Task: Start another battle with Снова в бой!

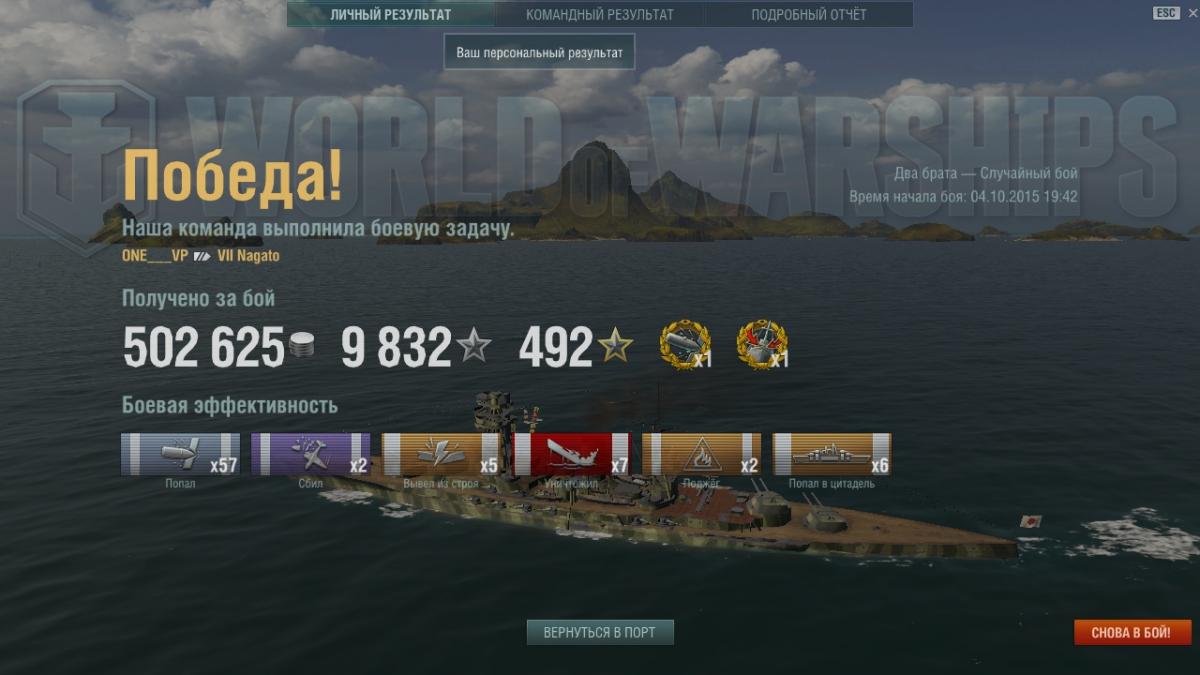Action: coord(1133,633)
